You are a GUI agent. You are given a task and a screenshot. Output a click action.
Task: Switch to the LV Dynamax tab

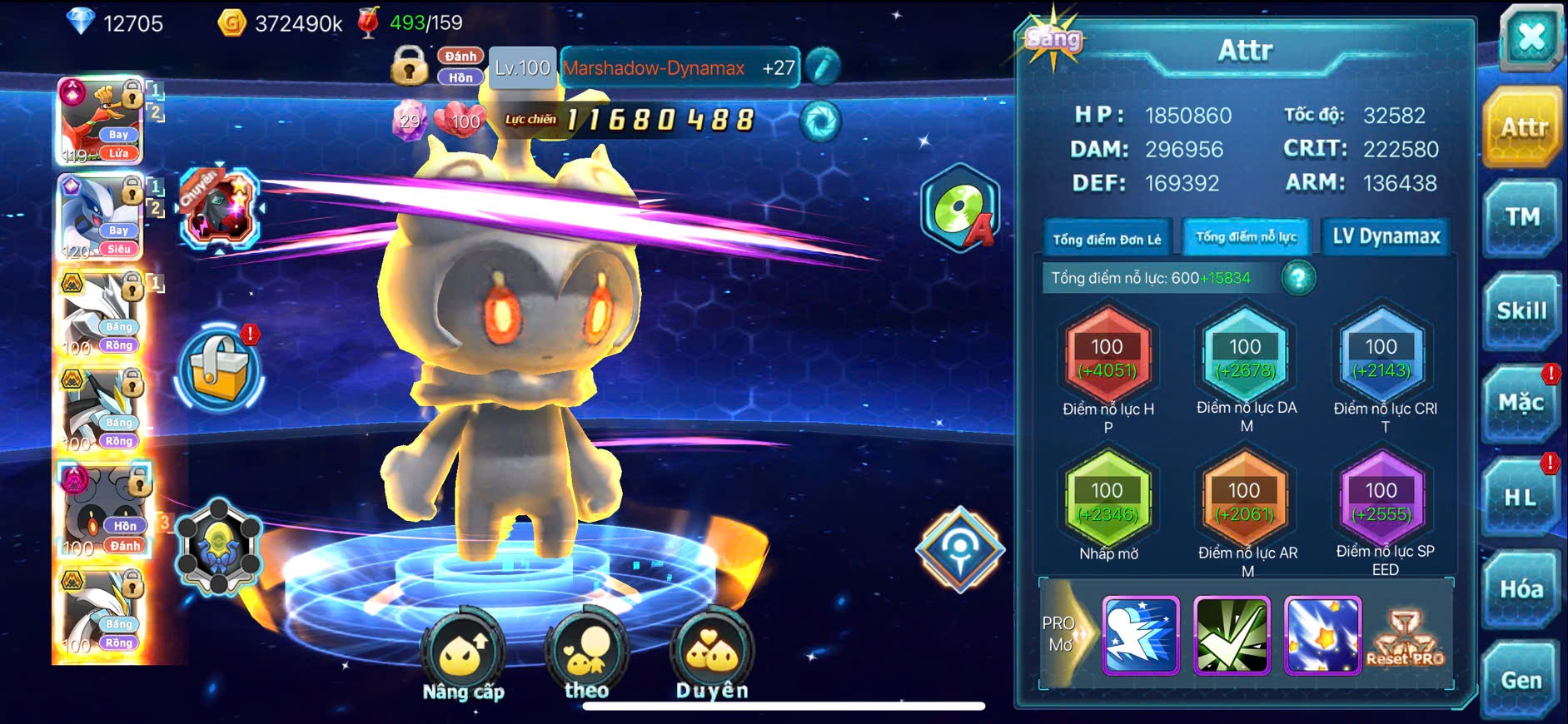point(1386,237)
